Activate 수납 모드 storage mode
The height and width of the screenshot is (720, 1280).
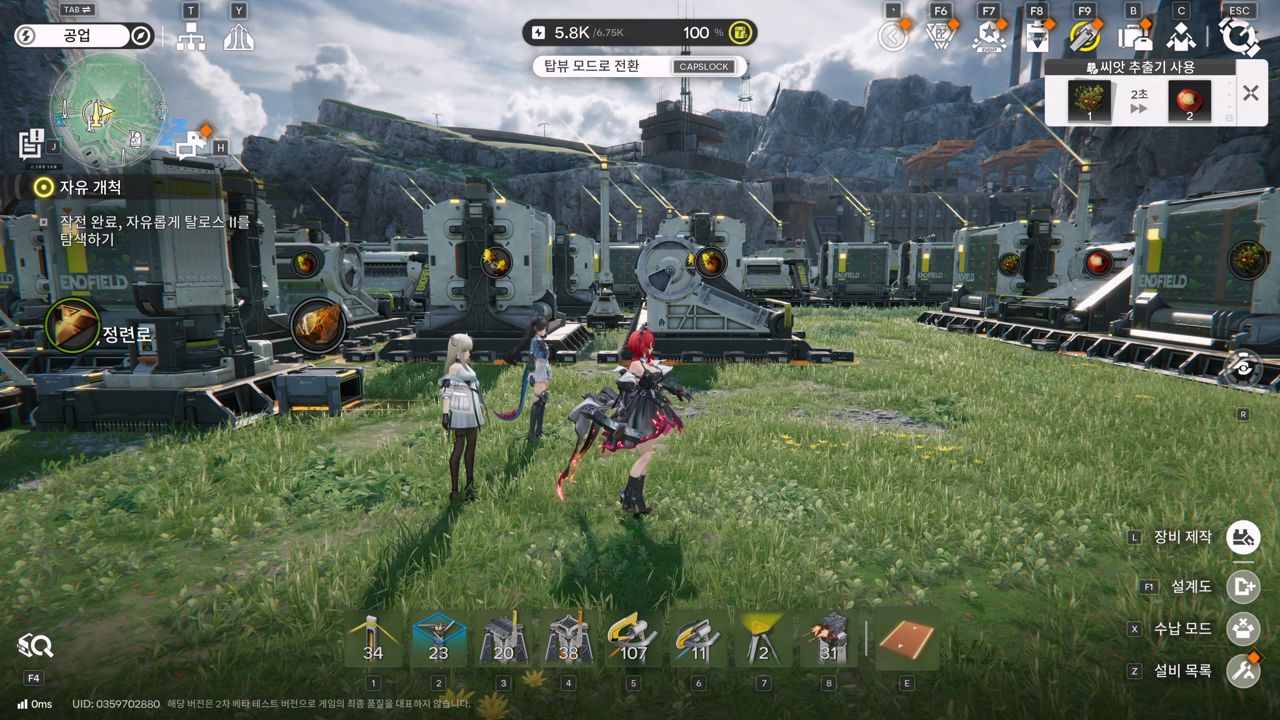tap(1243, 629)
